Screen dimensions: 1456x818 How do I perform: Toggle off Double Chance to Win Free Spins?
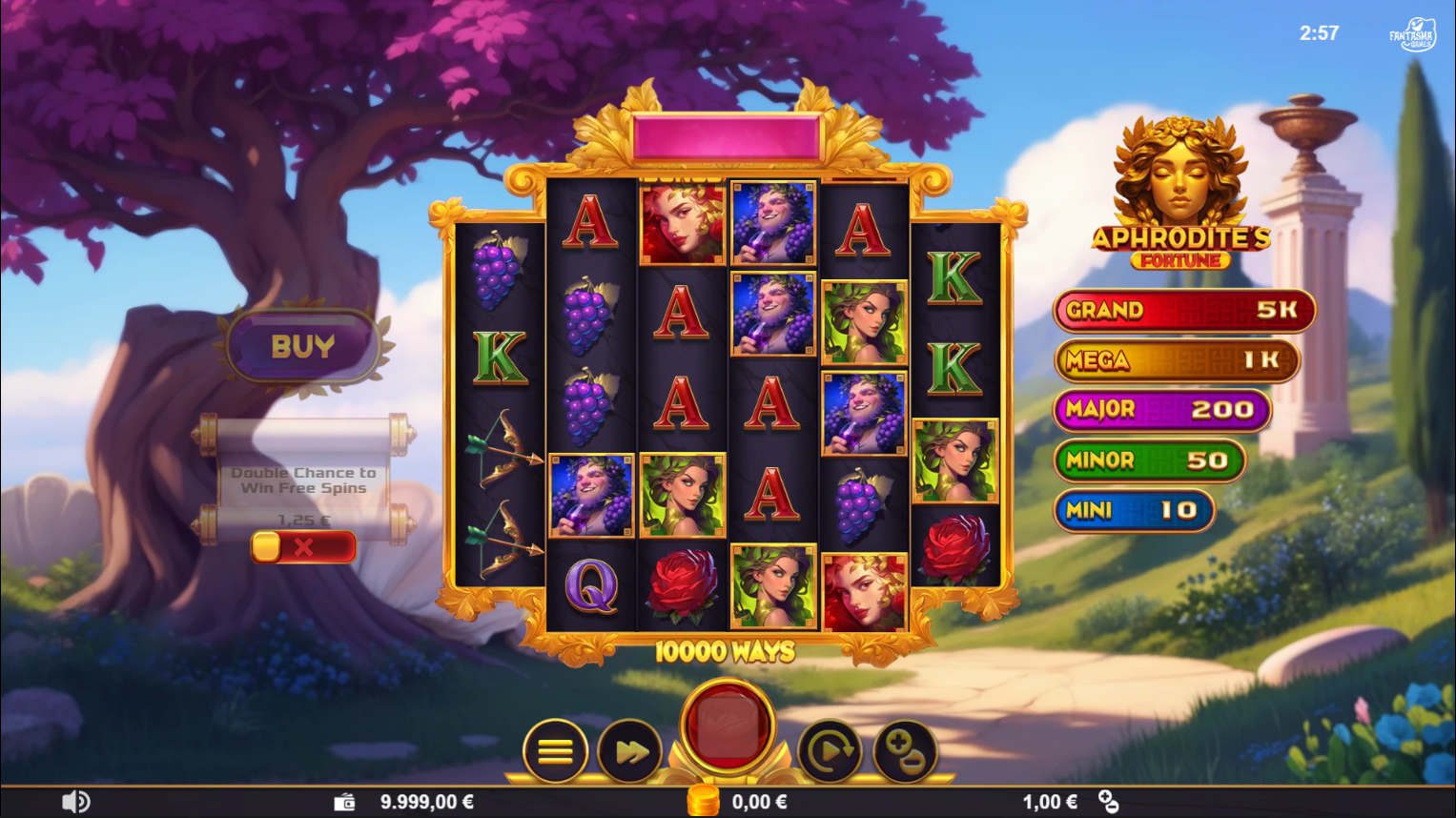point(303,546)
